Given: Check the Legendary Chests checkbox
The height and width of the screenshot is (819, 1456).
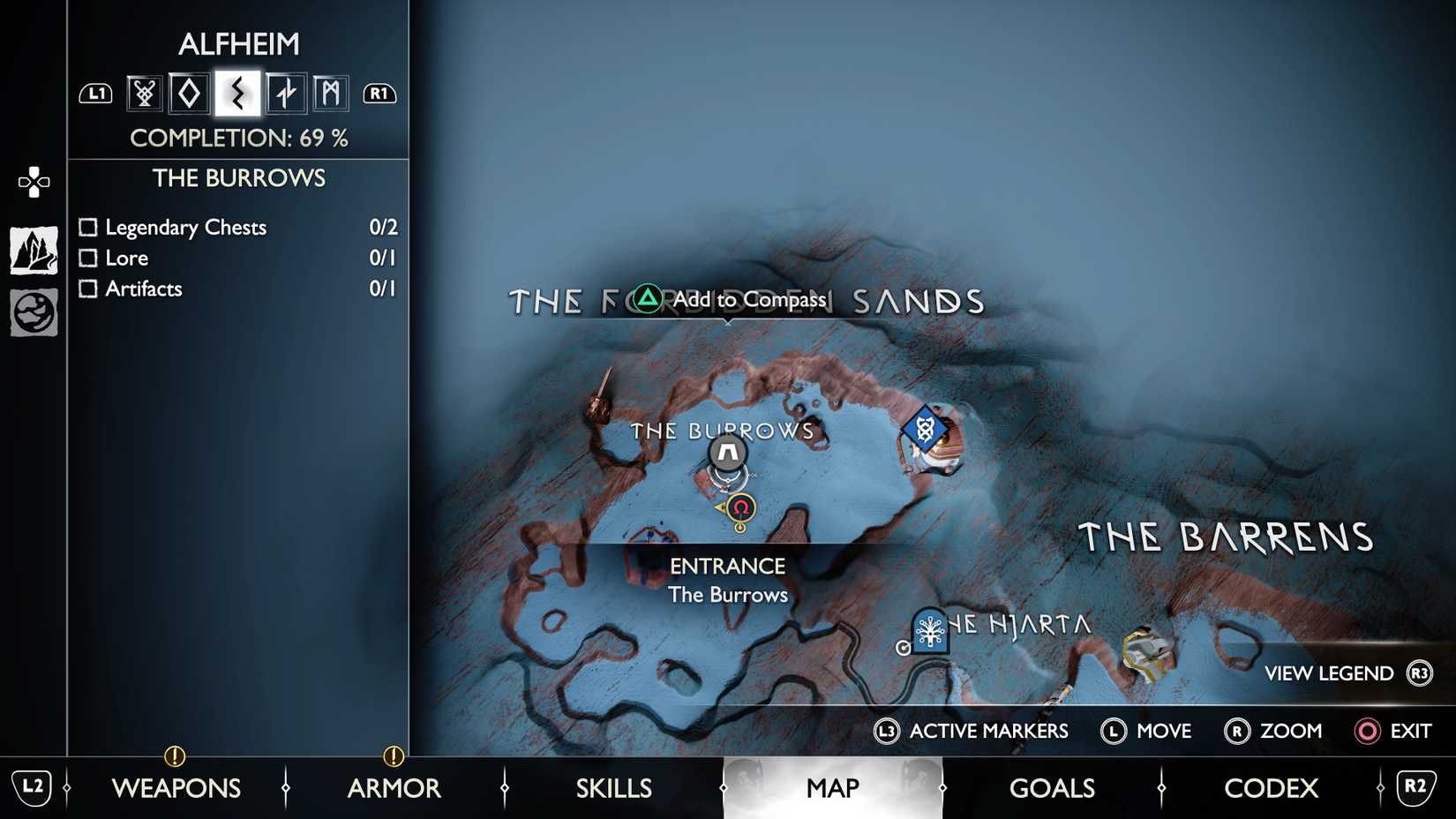Looking at the screenshot, I should [87, 227].
